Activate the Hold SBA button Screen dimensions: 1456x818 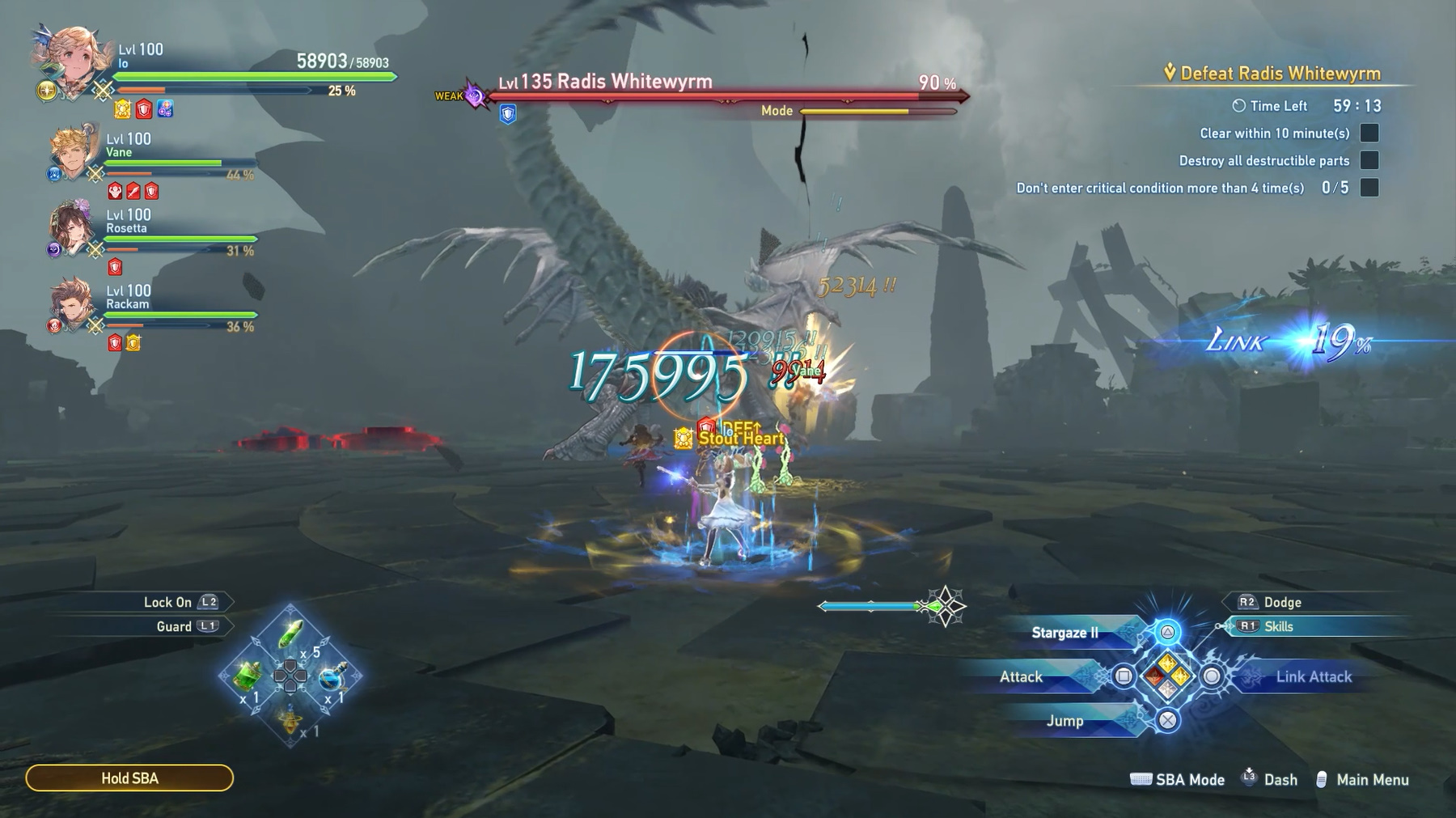(x=129, y=778)
